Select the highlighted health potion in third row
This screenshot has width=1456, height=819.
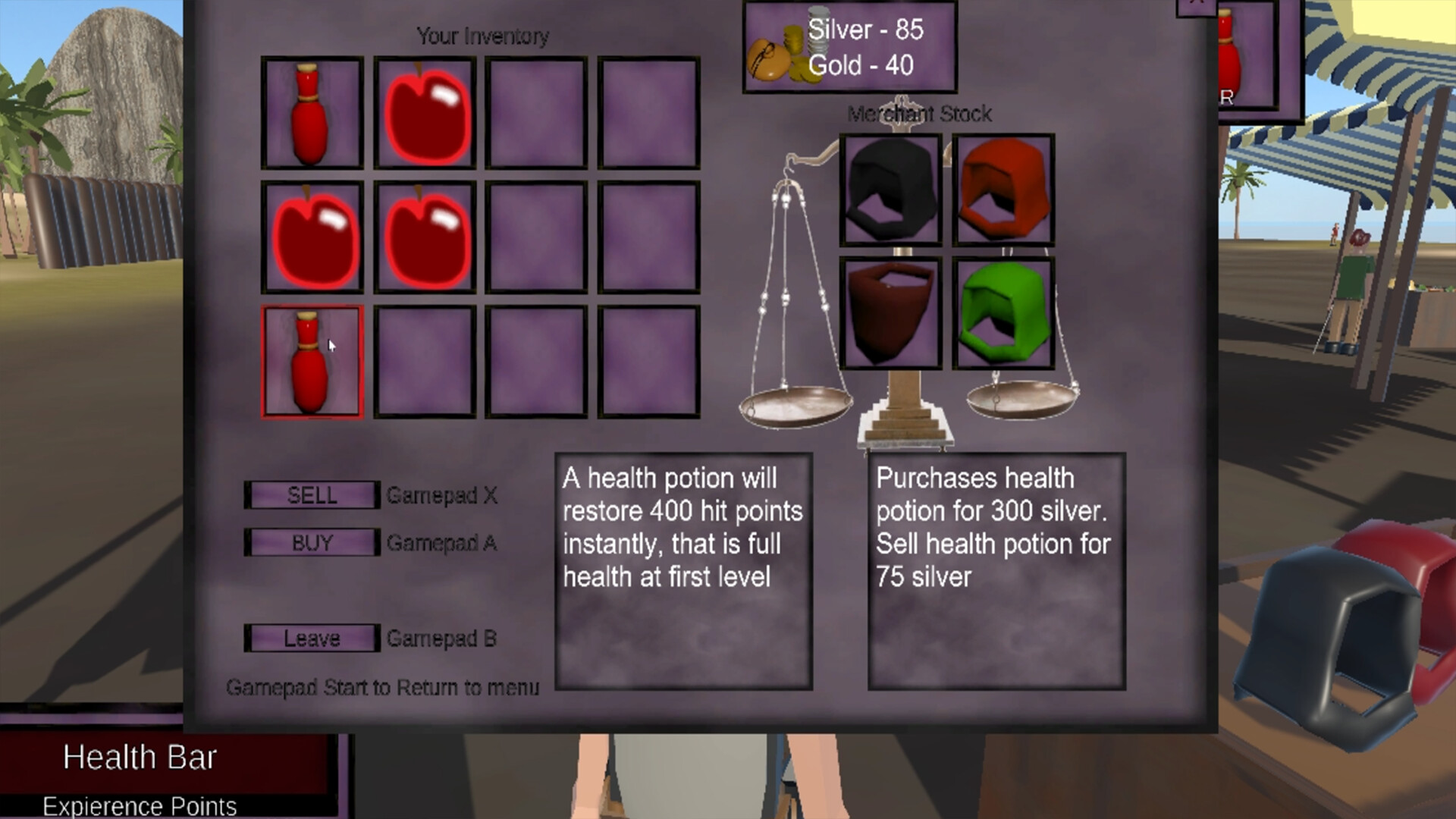[312, 361]
